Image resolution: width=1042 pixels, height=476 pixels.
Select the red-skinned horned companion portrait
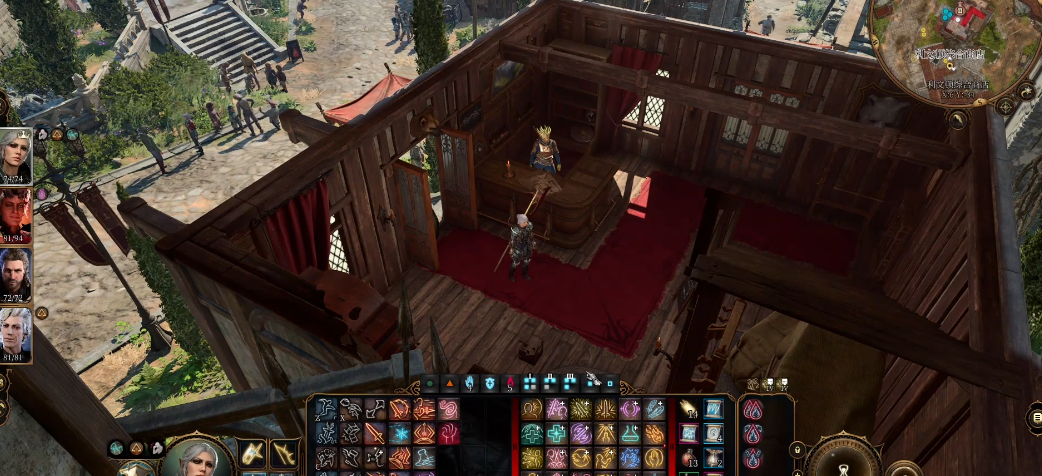[x=15, y=214]
